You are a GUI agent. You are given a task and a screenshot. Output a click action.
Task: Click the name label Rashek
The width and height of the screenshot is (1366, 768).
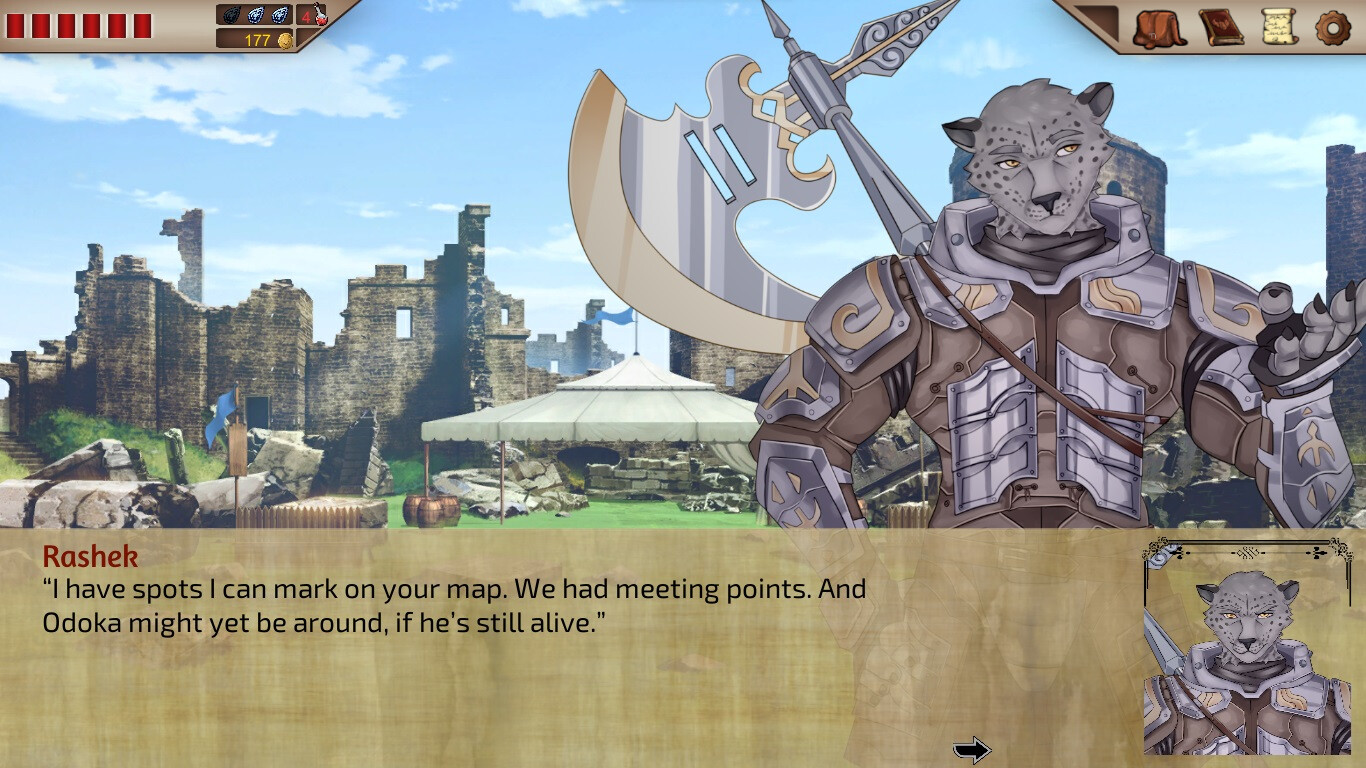(90, 557)
